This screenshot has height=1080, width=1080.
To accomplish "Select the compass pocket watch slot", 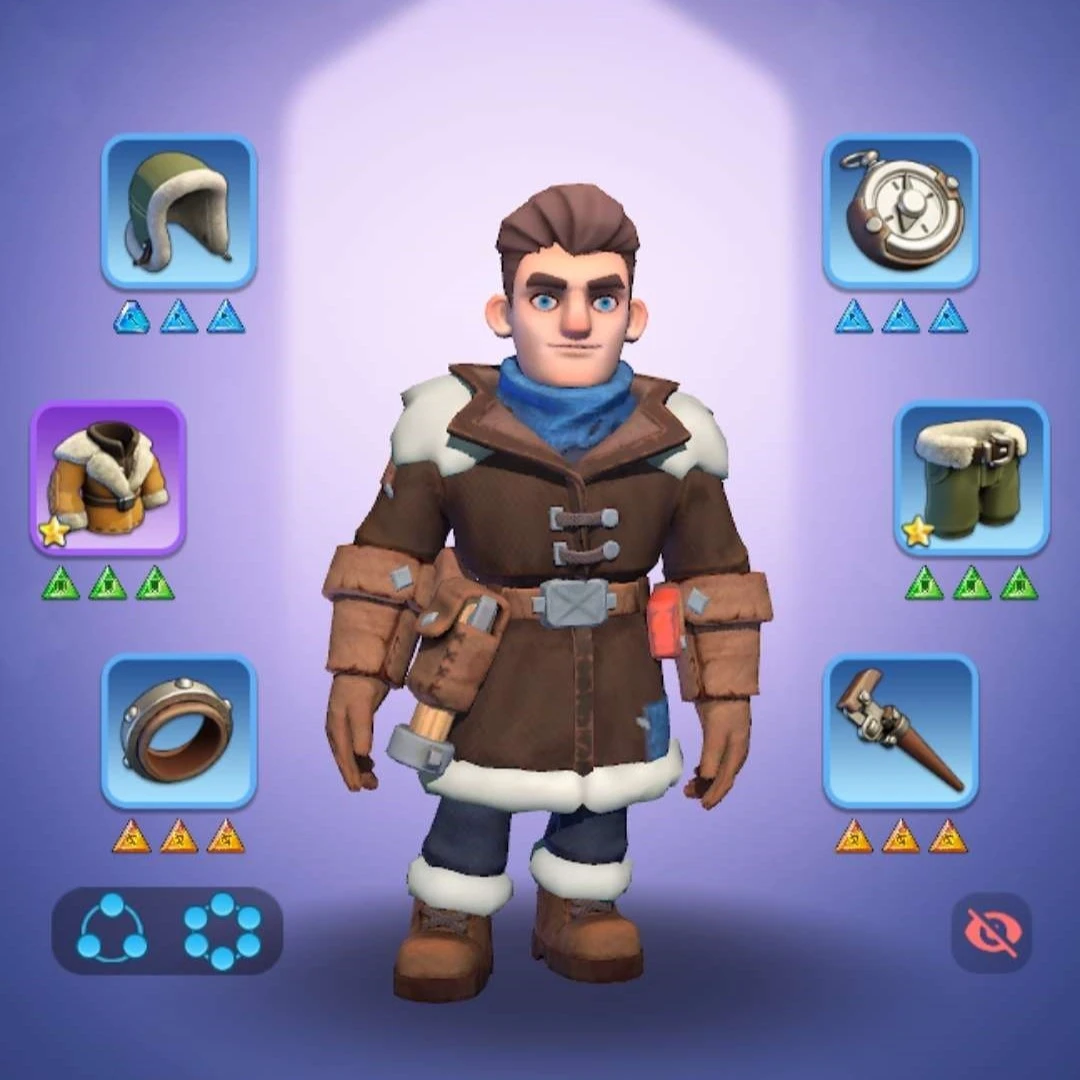I will tap(900, 212).
